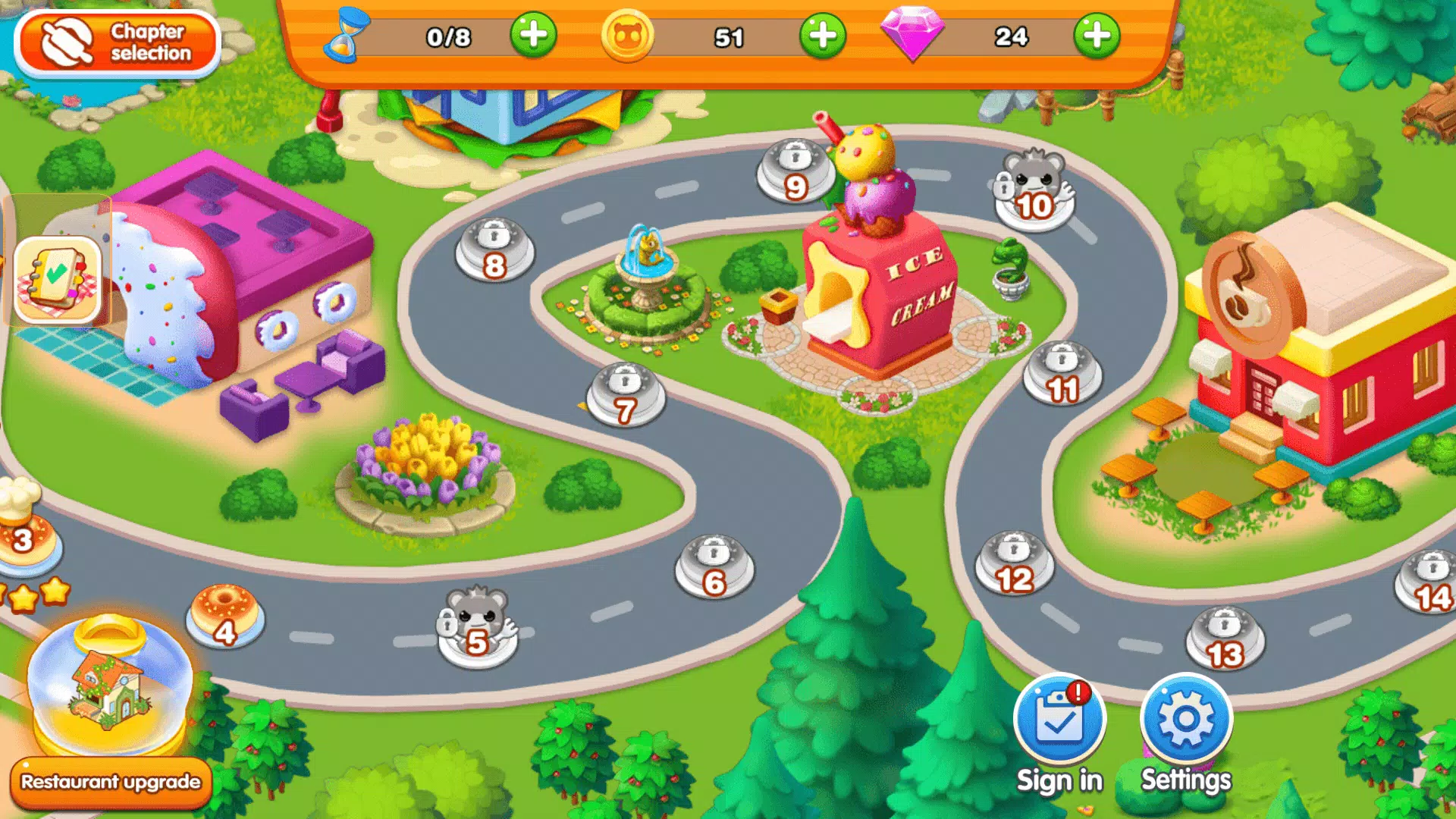Open the Chapter selection menu

(118, 42)
